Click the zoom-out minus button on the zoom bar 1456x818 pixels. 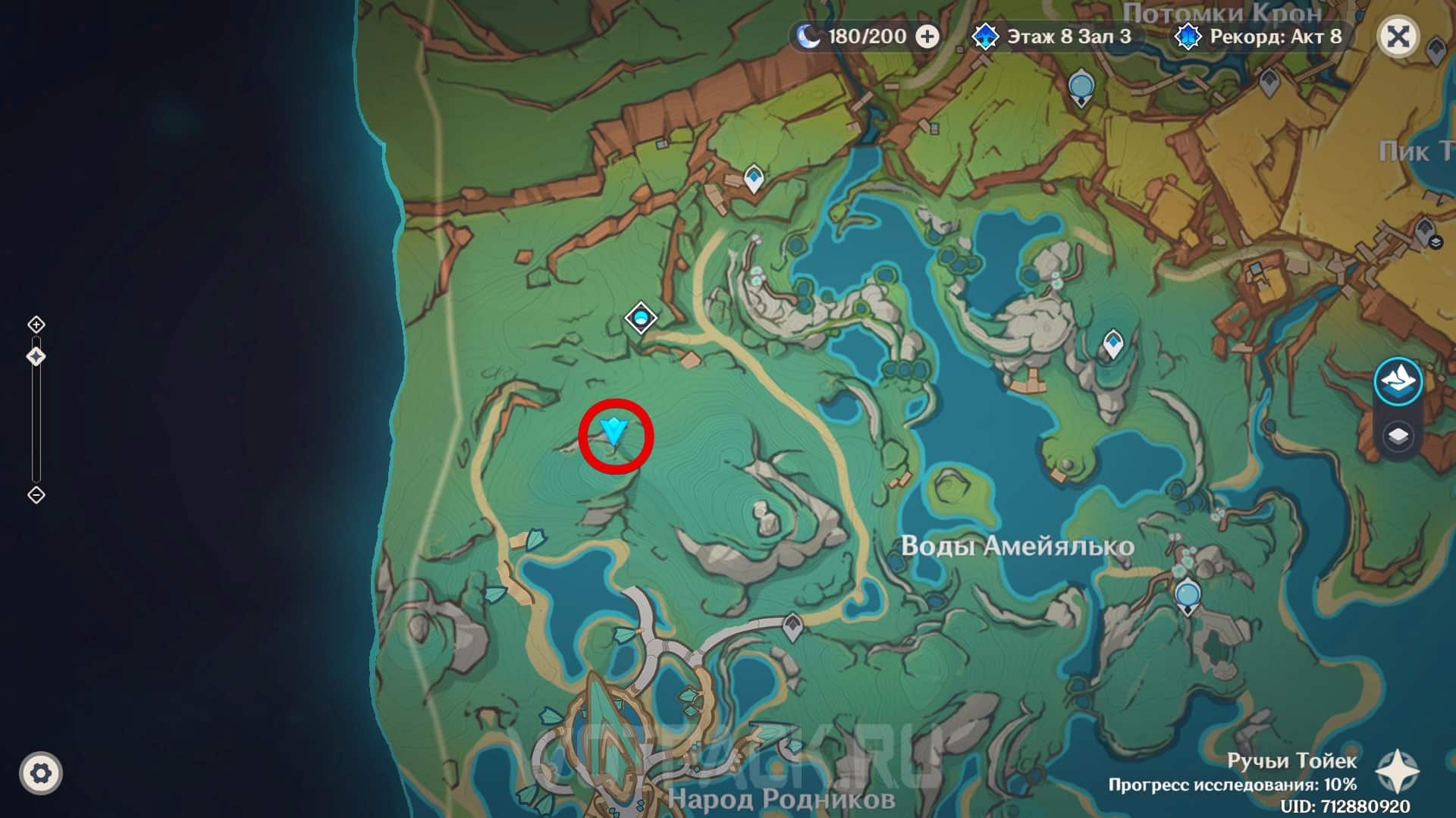pyautogui.click(x=36, y=495)
